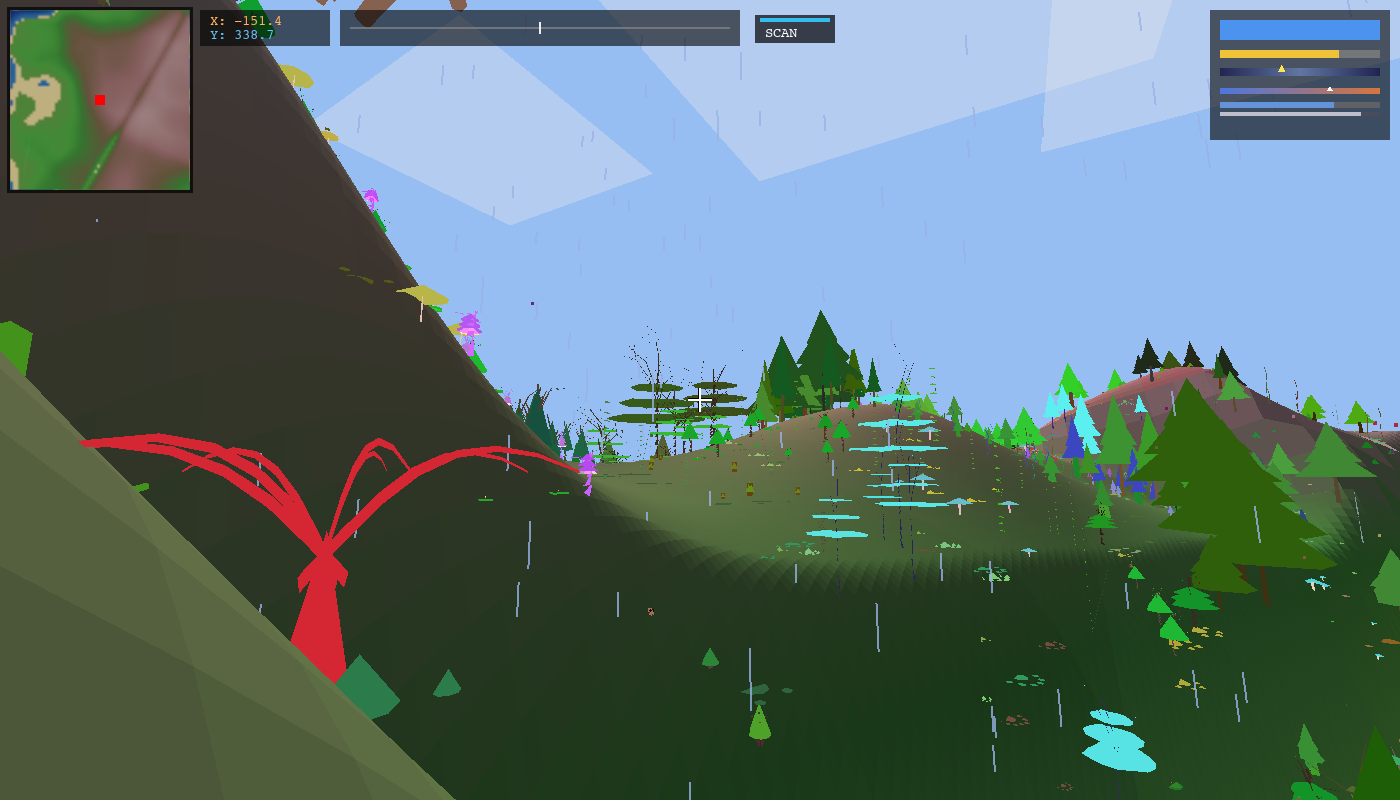This screenshot has width=1400, height=800.
Task: Click the crosshair at screen center
Action: (x=700, y=400)
